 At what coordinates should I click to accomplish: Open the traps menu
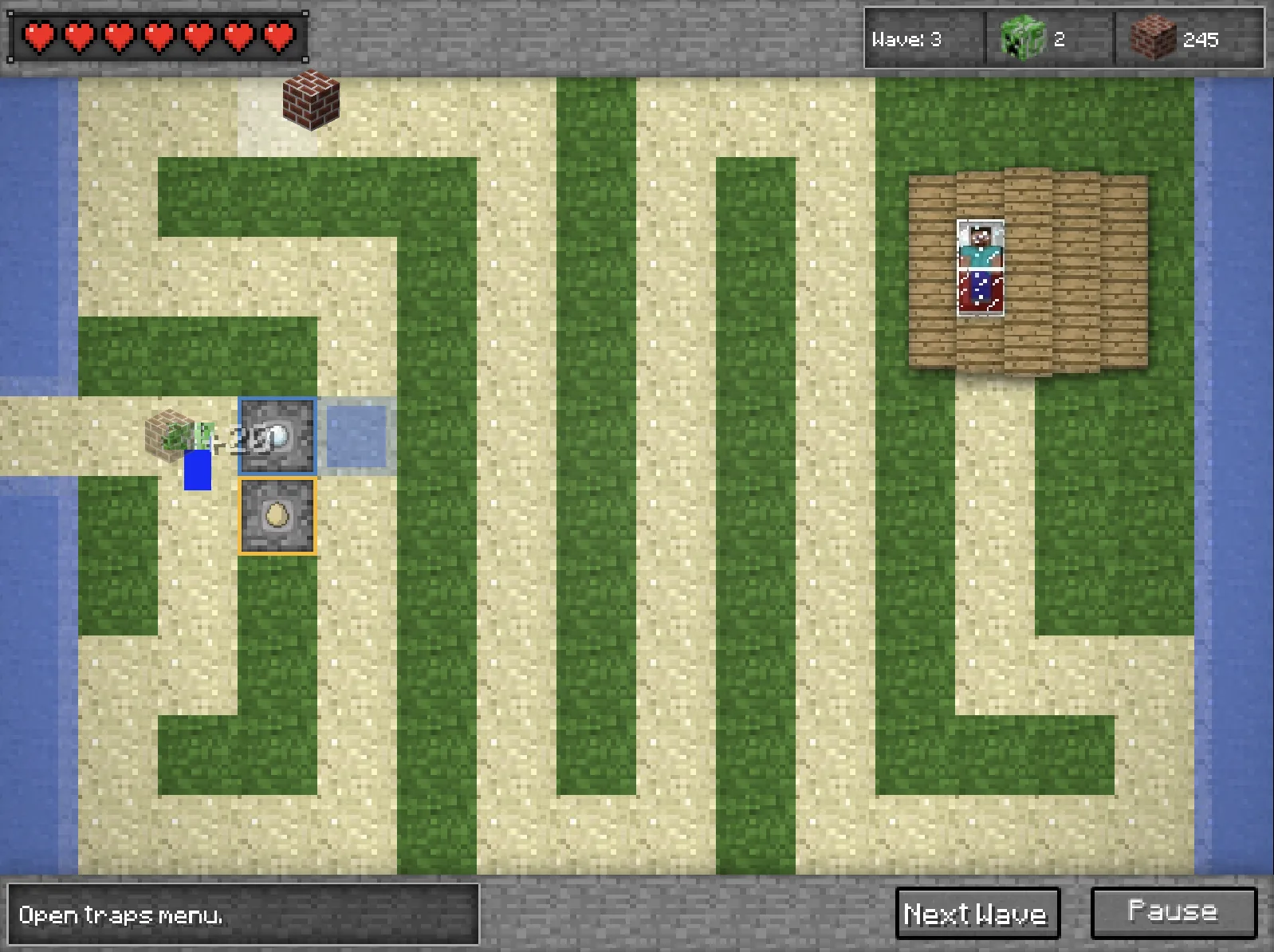tap(120, 916)
